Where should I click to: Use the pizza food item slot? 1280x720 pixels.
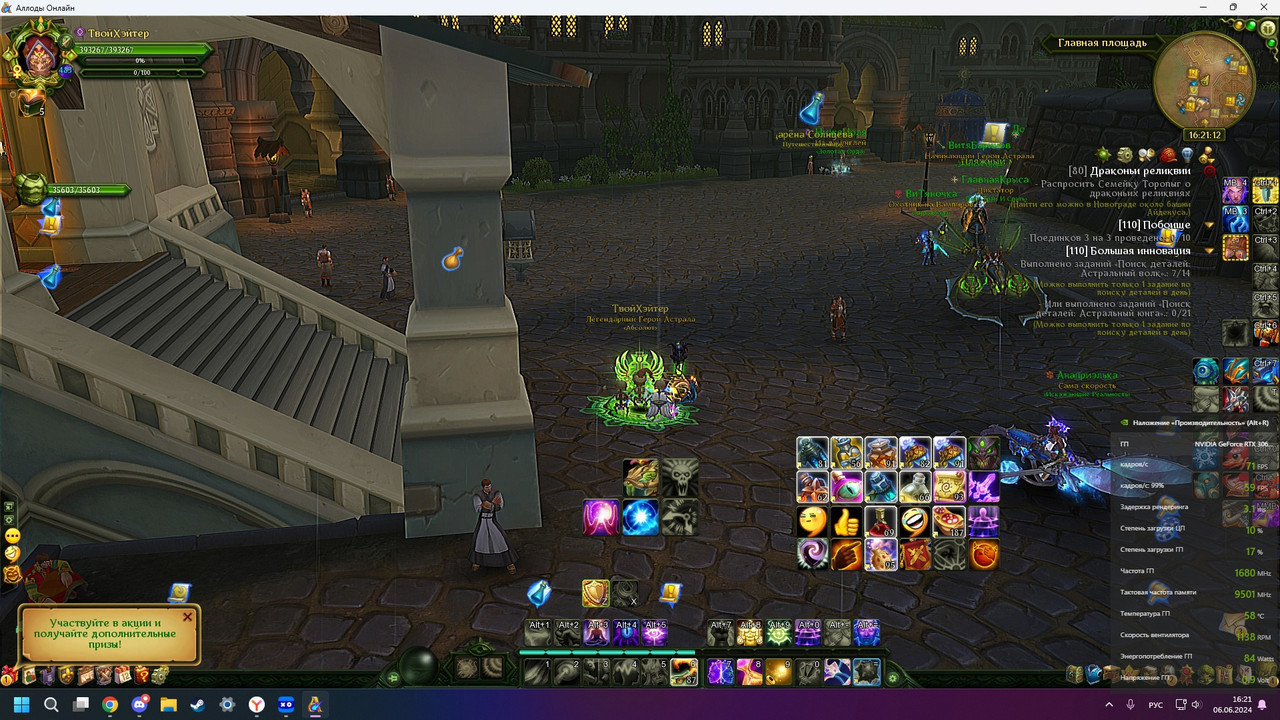tap(948, 521)
